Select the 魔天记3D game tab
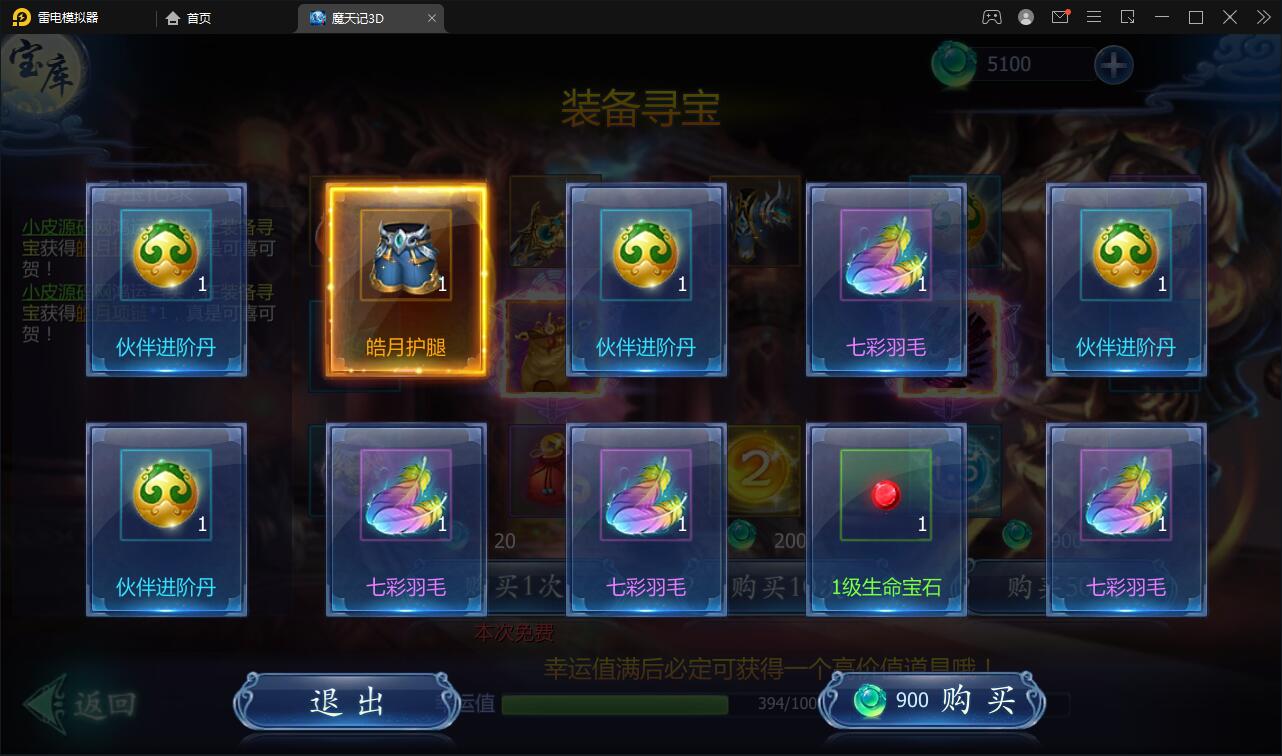The height and width of the screenshot is (756, 1282). point(370,17)
